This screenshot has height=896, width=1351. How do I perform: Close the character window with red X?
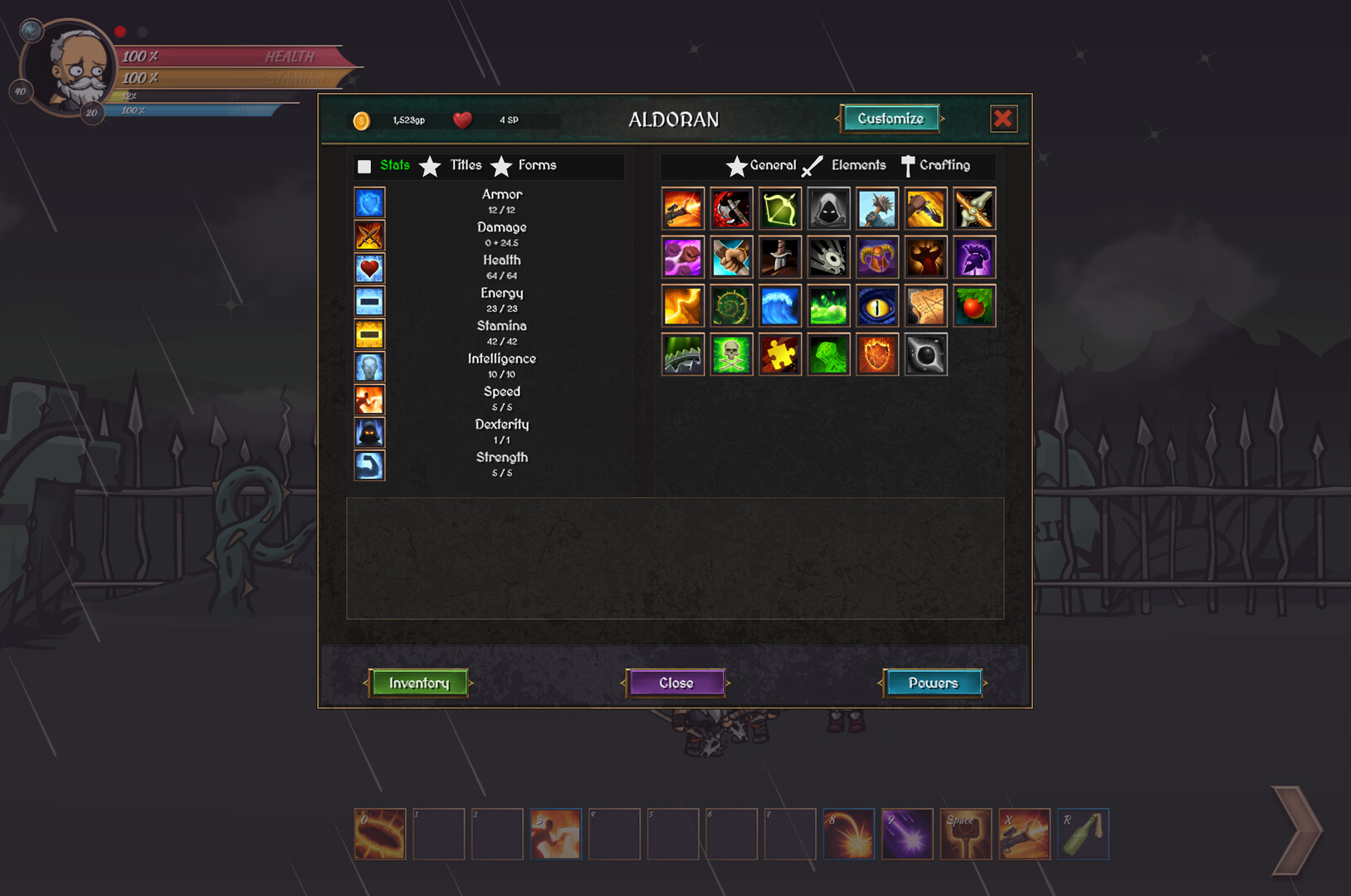[x=1002, y=119]
